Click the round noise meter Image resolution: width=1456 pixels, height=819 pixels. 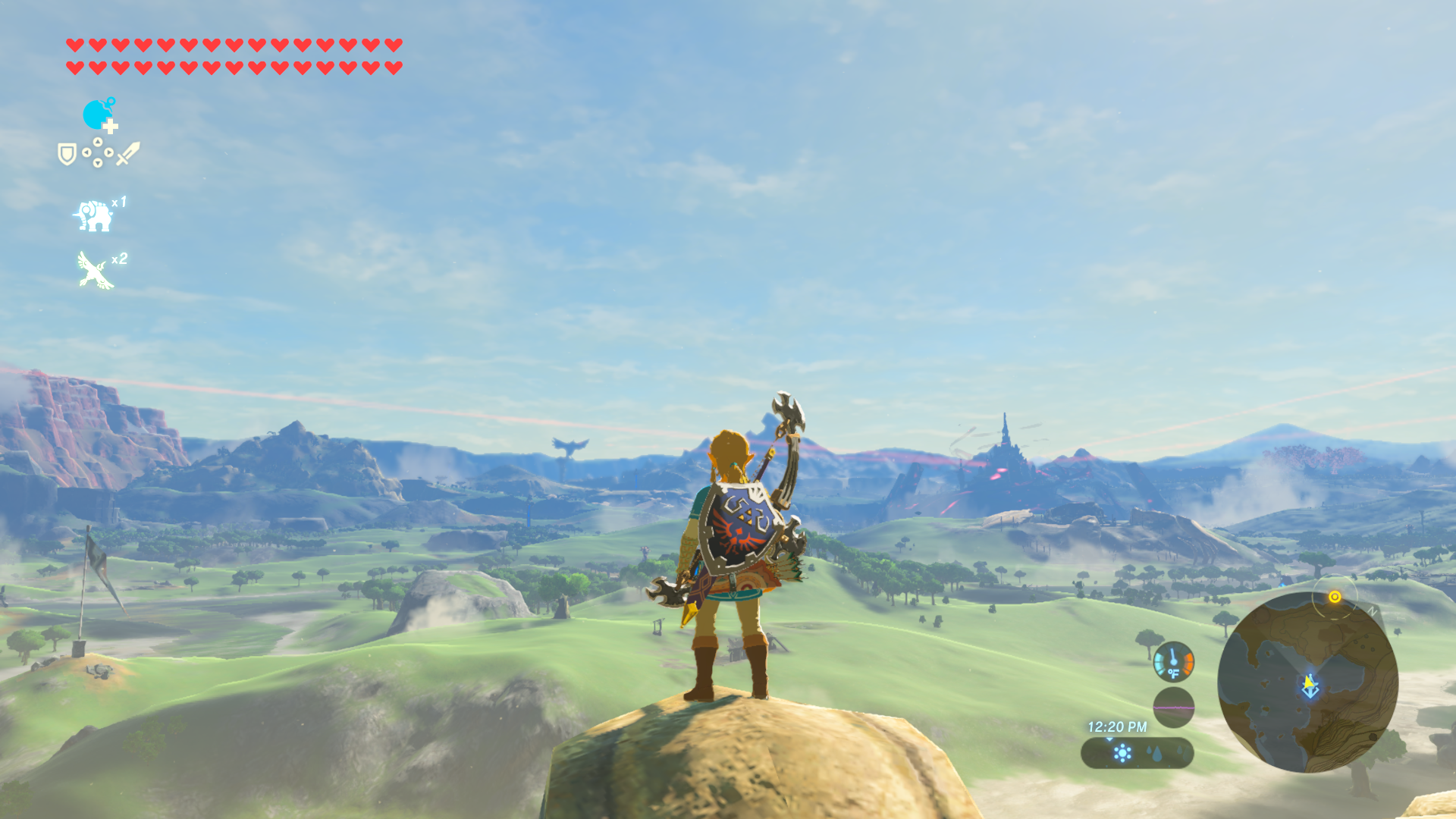pyautogui.click(x=1173, y=707)
